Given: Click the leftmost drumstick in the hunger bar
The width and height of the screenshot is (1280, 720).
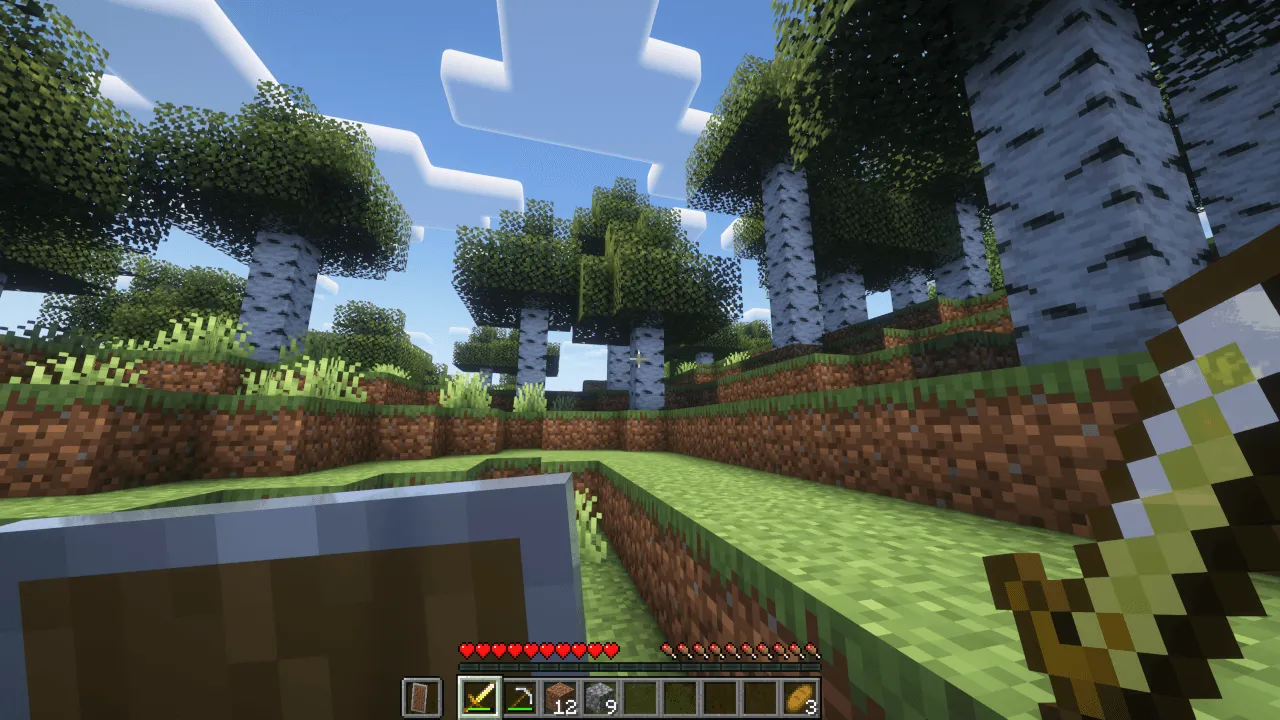Looking at the screenshot, I should pos(666,648).
